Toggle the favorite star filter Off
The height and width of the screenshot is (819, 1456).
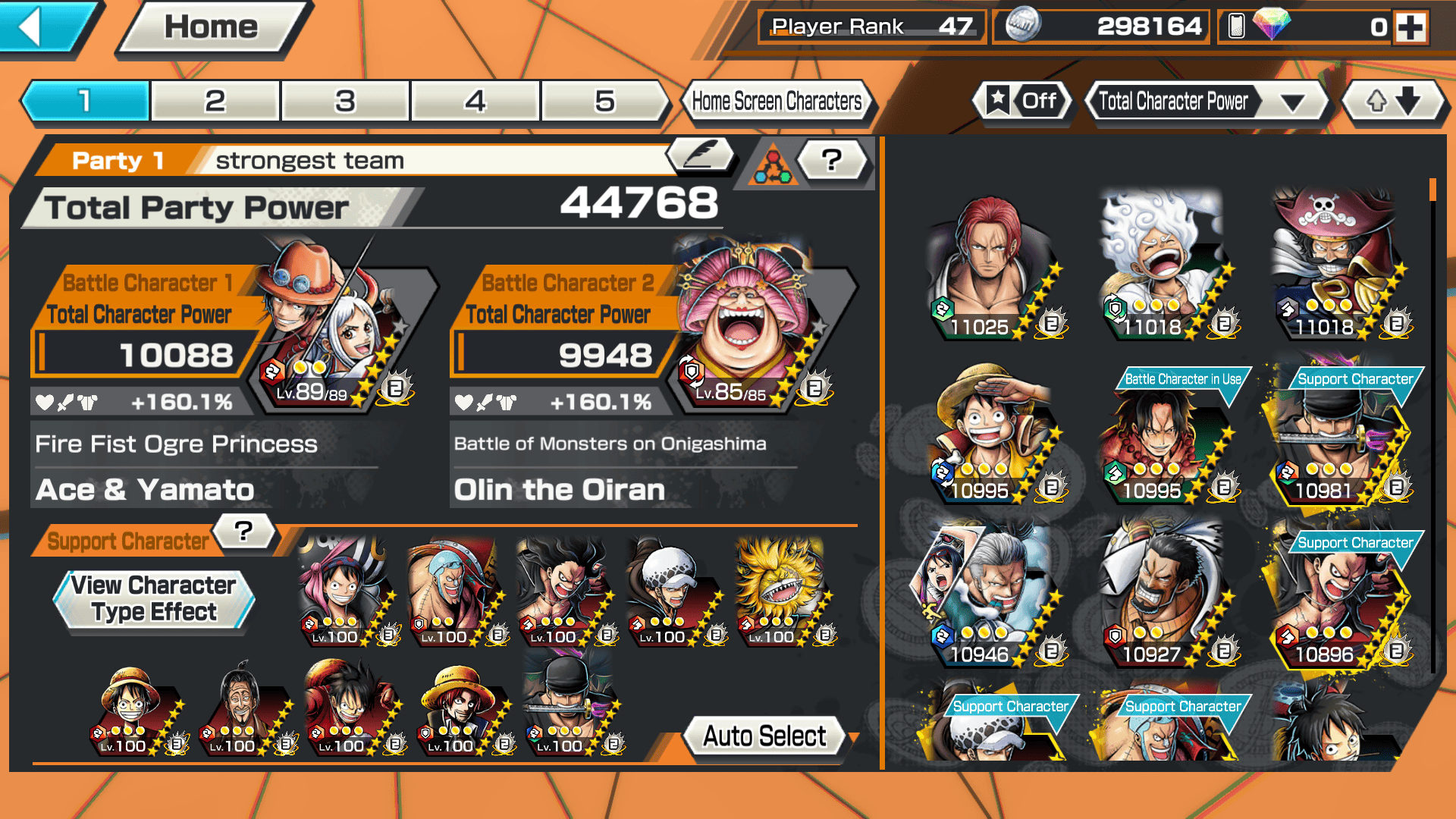pos(1022,101)
